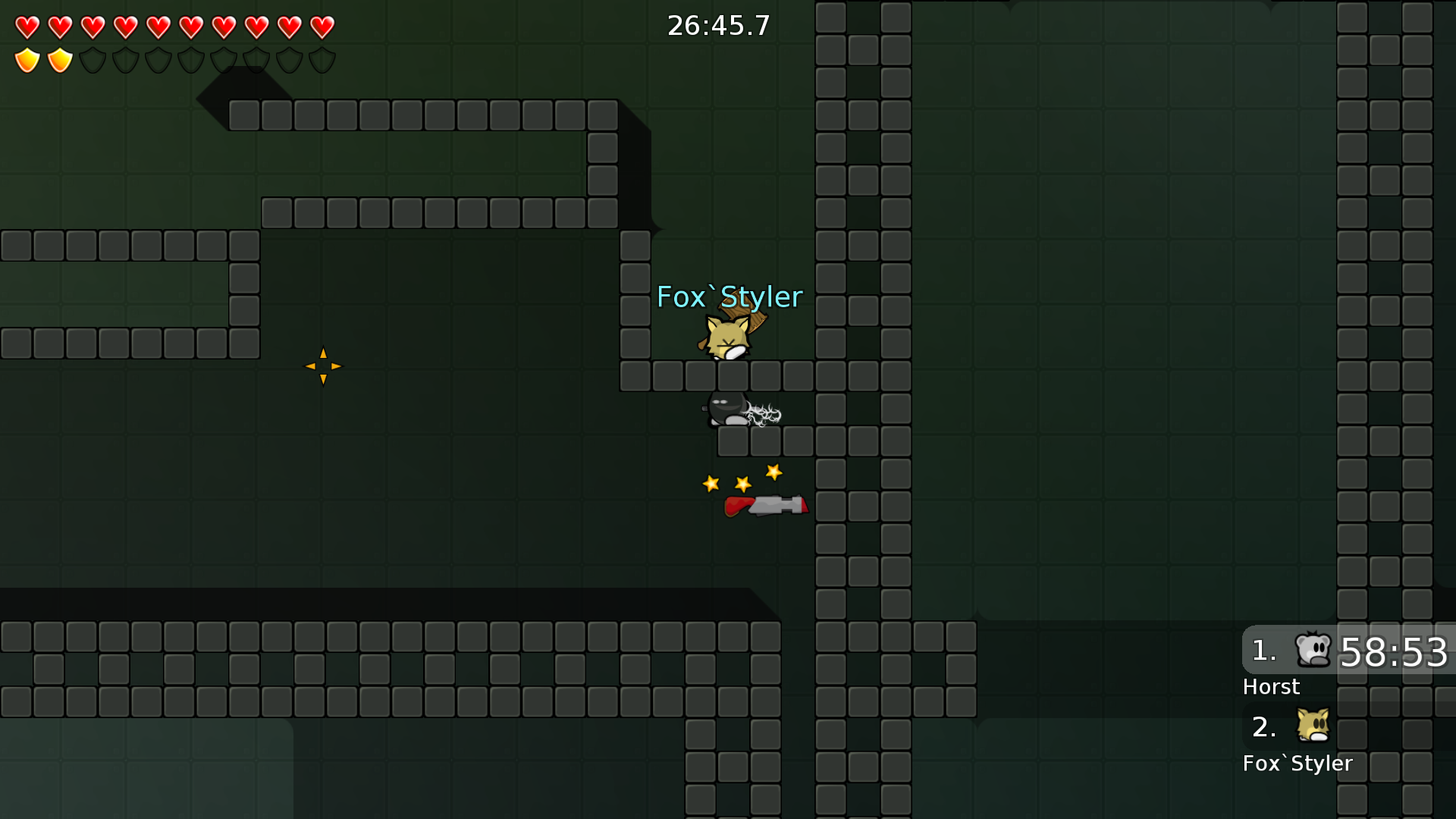Click the first red heart in the health bar
The height and width of the screenshot is (819, 1456).
pyautogui.click(x=27, y=27)
